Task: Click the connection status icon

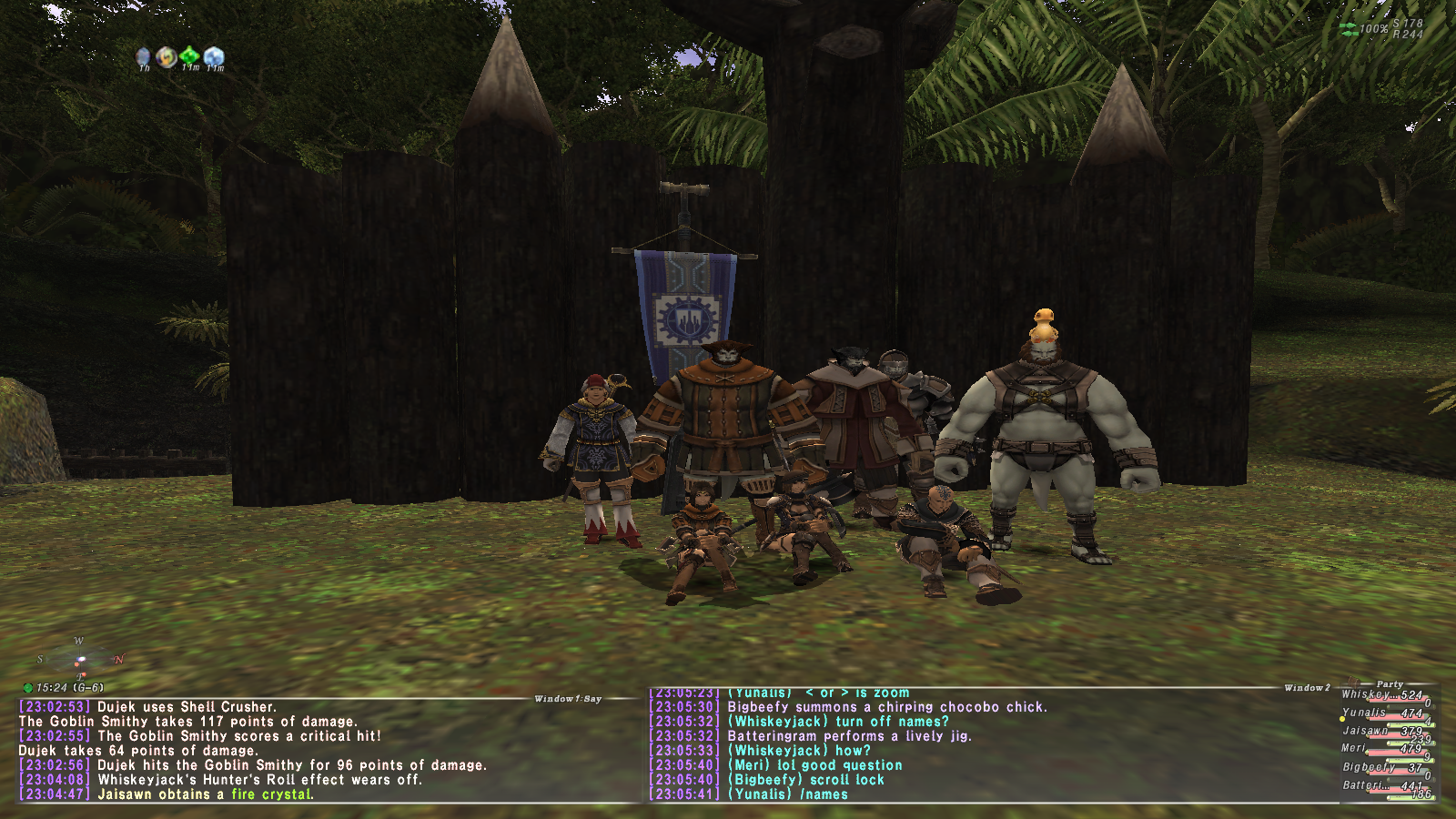Action: [x=1349, y=29]
